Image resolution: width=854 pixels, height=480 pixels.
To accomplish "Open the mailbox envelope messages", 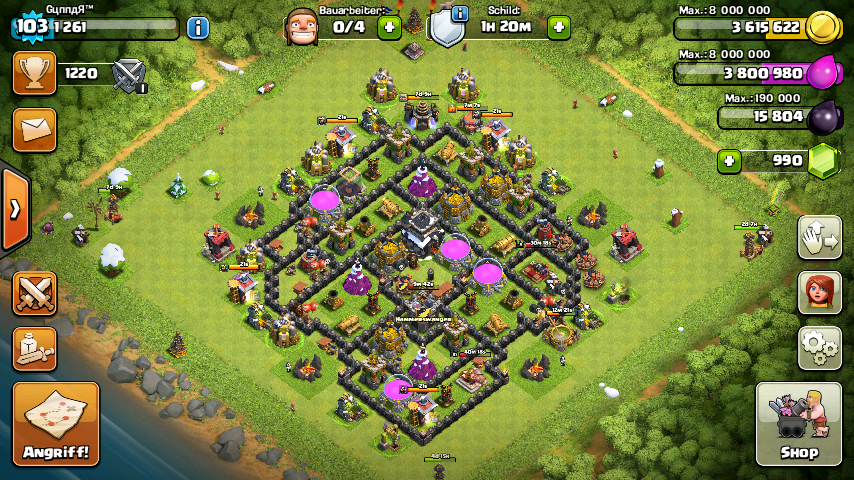I will [34, 129].
